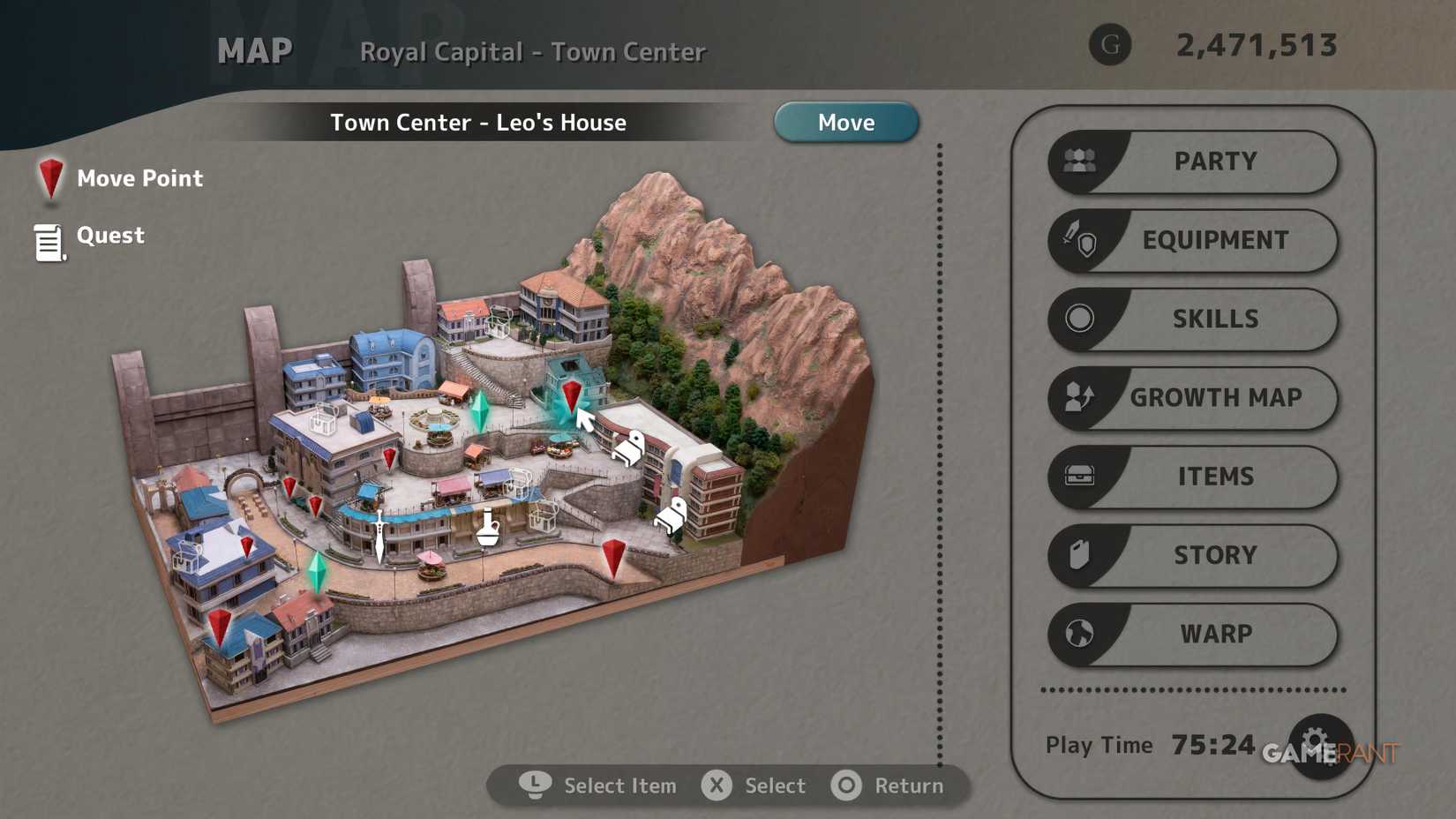Select the Move Point marker icon in the legend
1456x819 pixels.
(x=50, y=179)
